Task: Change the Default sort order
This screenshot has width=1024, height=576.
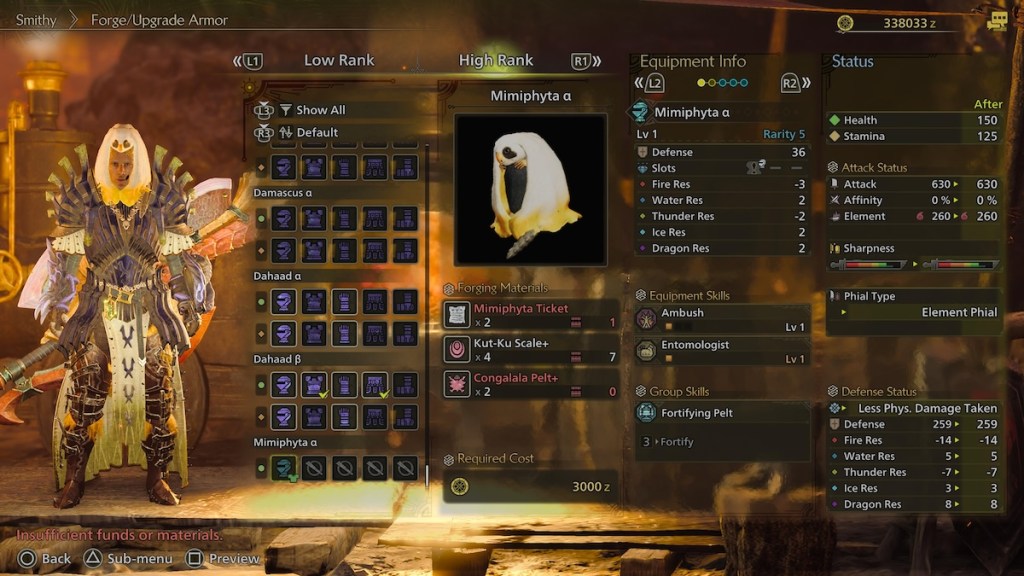Action: [x=317, y=132]
